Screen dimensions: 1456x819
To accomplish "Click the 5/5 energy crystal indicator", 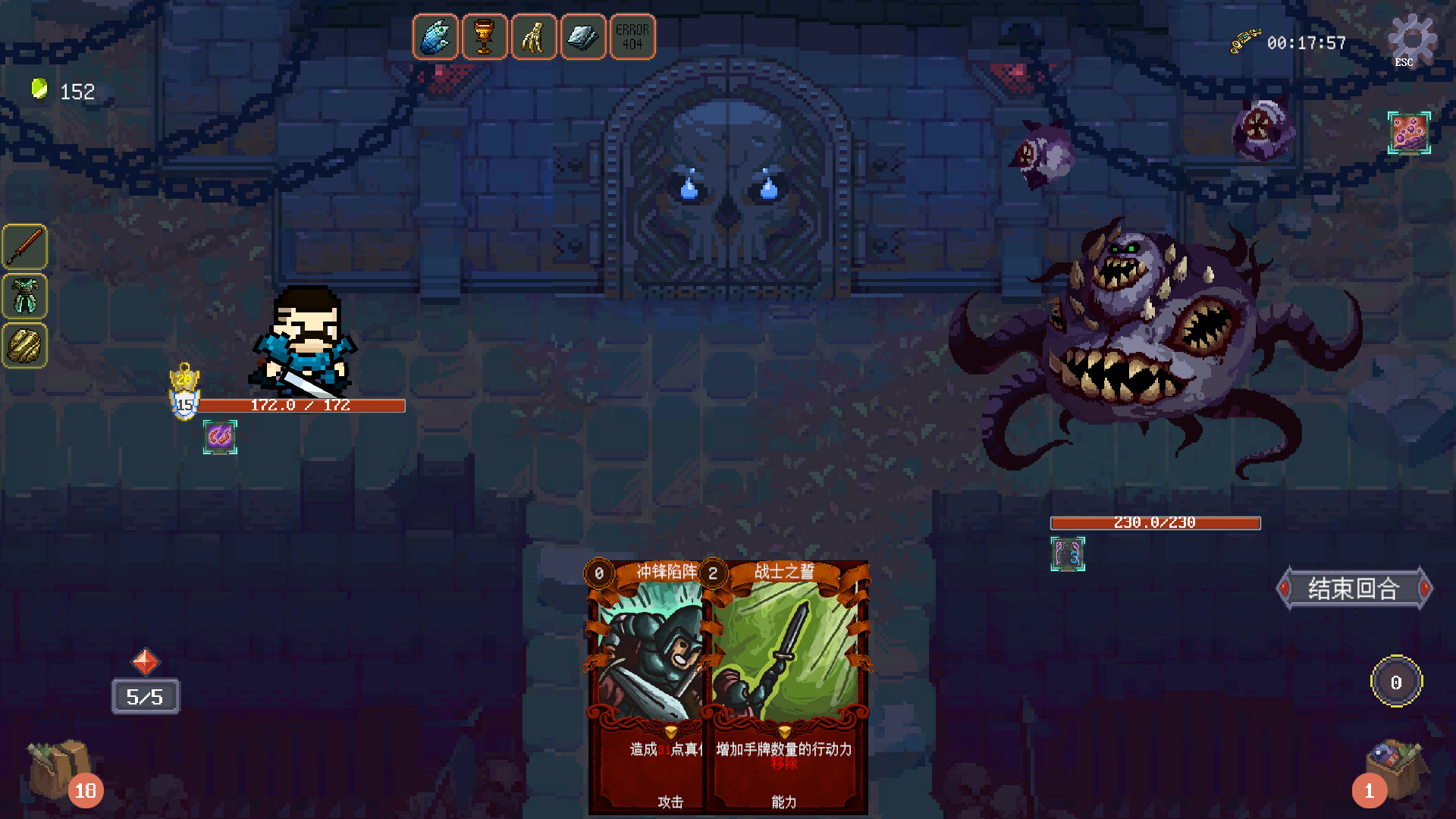I will click(x=146, y=696).
